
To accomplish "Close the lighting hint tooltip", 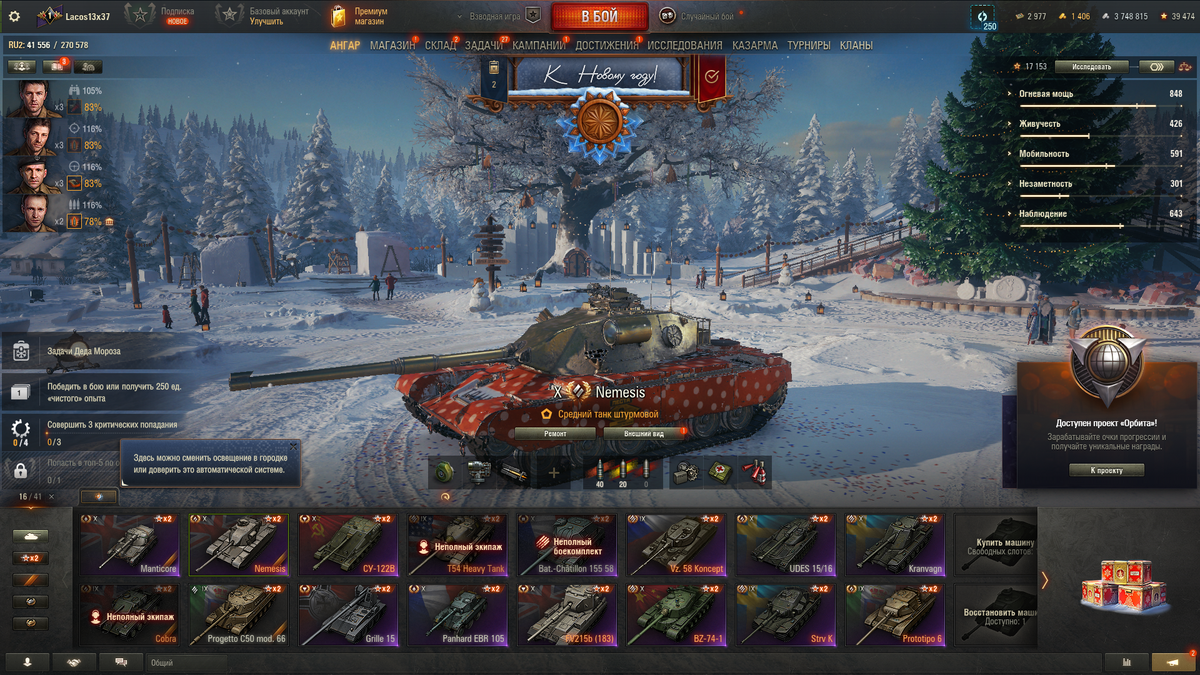I will [x=293, y=446].
